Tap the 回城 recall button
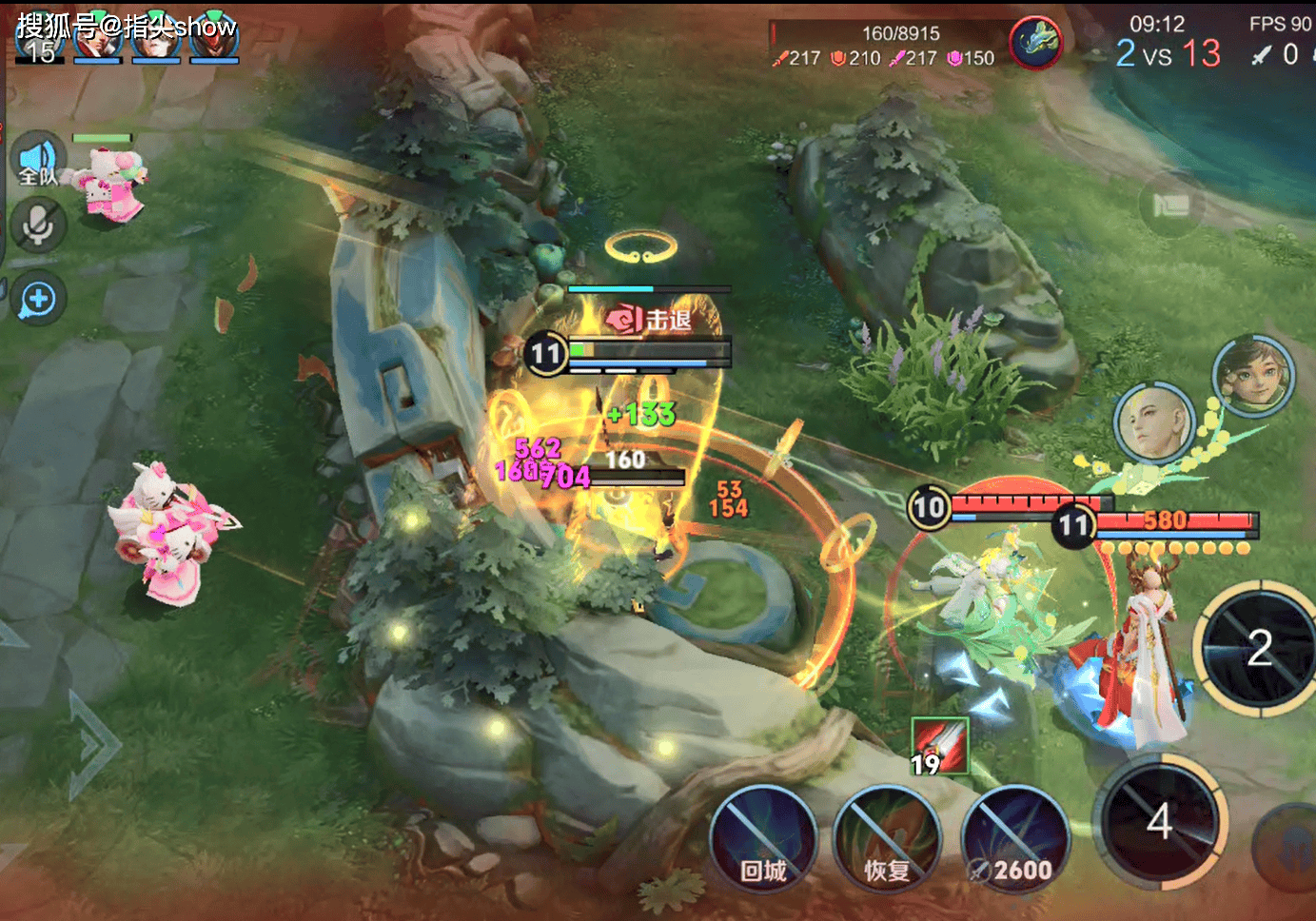Viewport: 1316px width, 921px height. 763,839
